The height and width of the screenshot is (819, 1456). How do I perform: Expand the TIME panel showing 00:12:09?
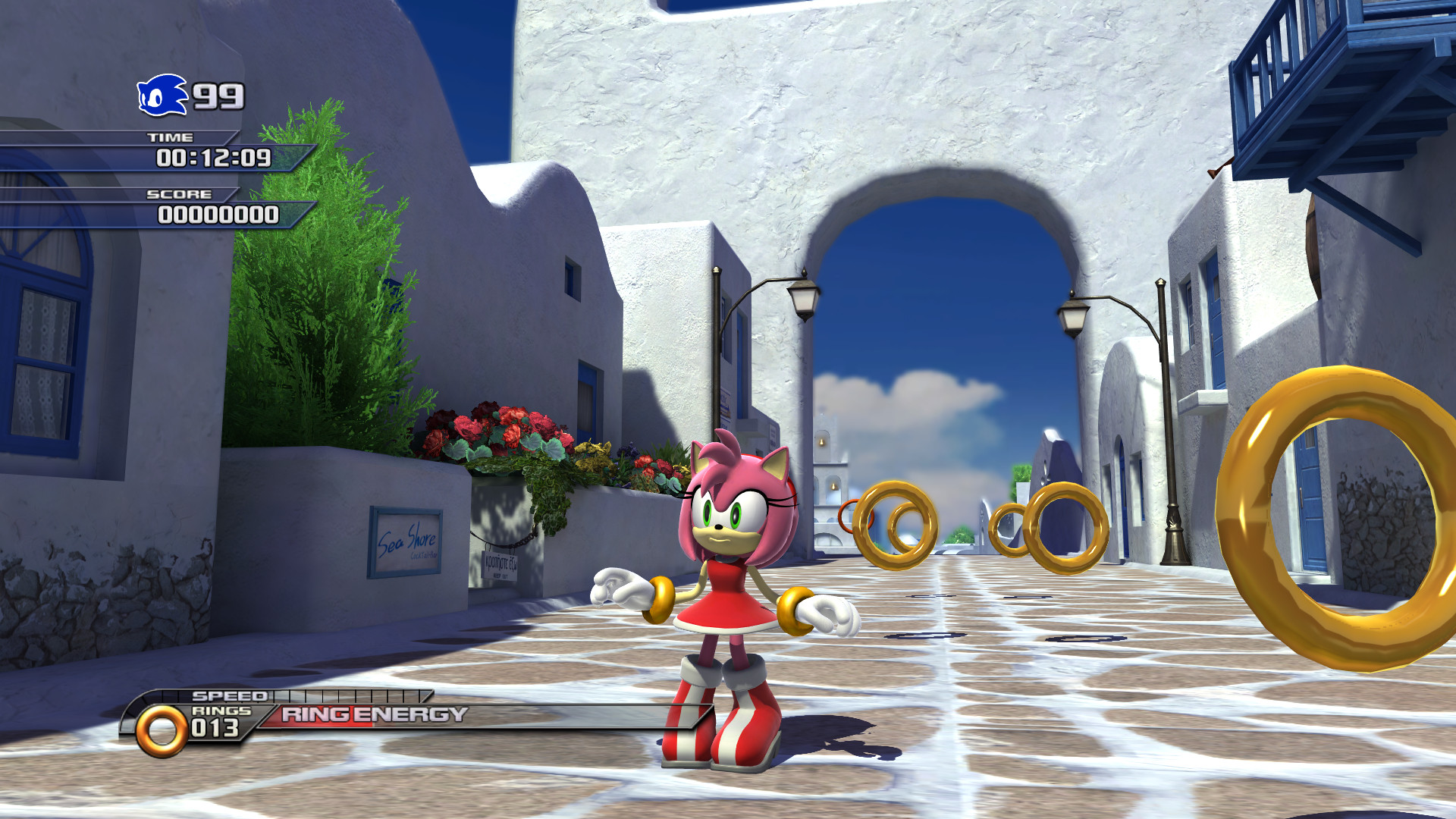[x=215, y=160]
